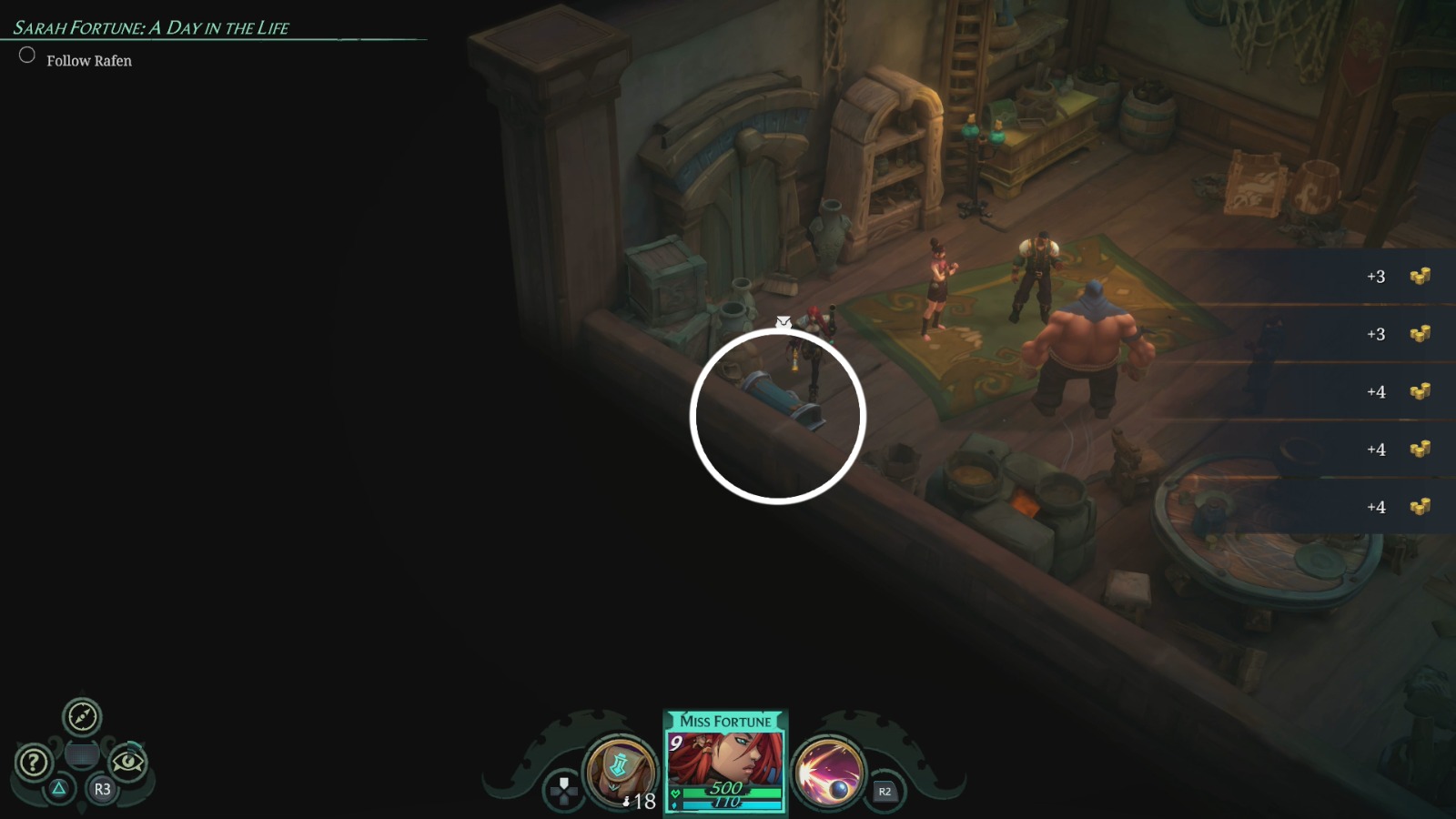Click the quest title Sarah Fortune: A Day in the Life
The height and width of the screenshot is (819, 1456).
pyautogui.click(x=151, y=27)
